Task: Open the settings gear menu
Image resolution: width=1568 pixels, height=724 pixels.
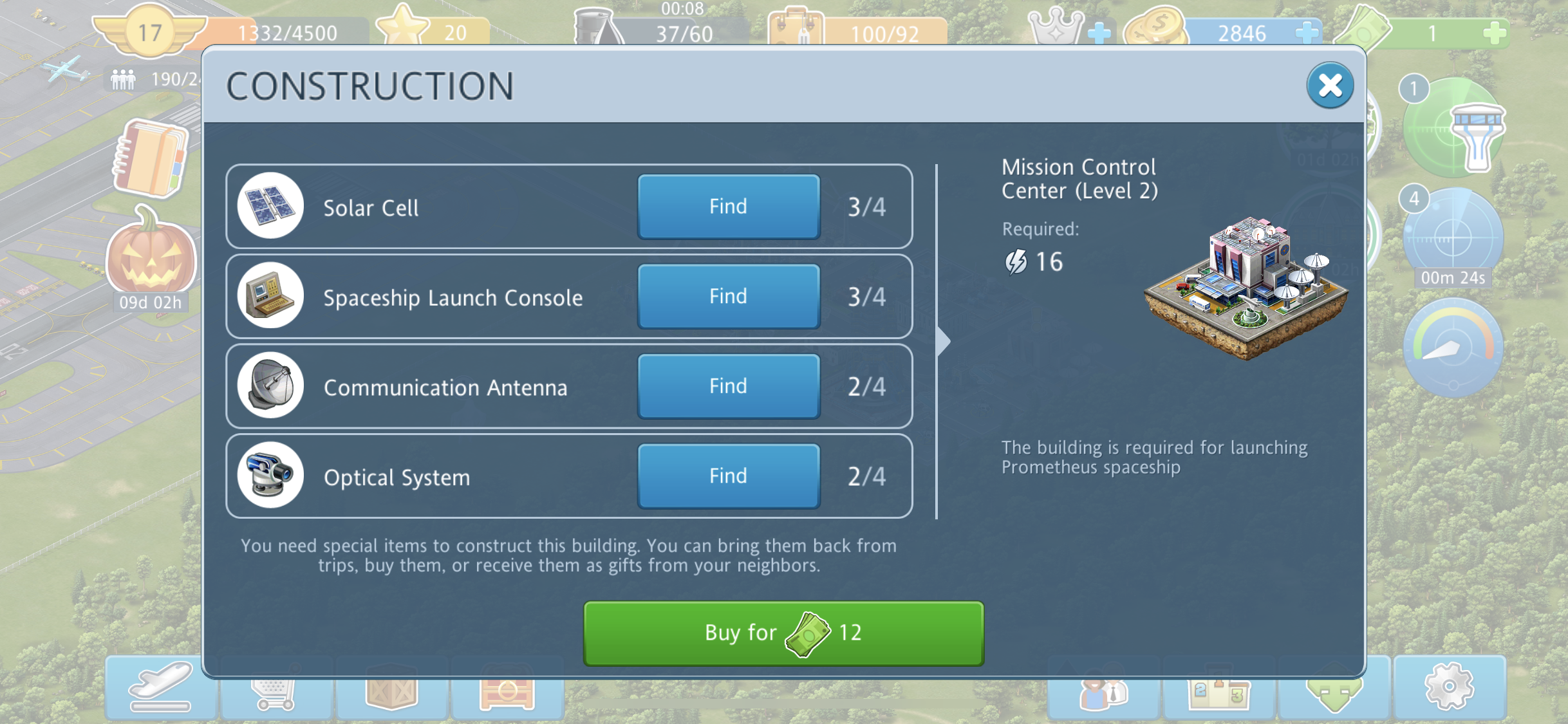Action: [1449, 687]
